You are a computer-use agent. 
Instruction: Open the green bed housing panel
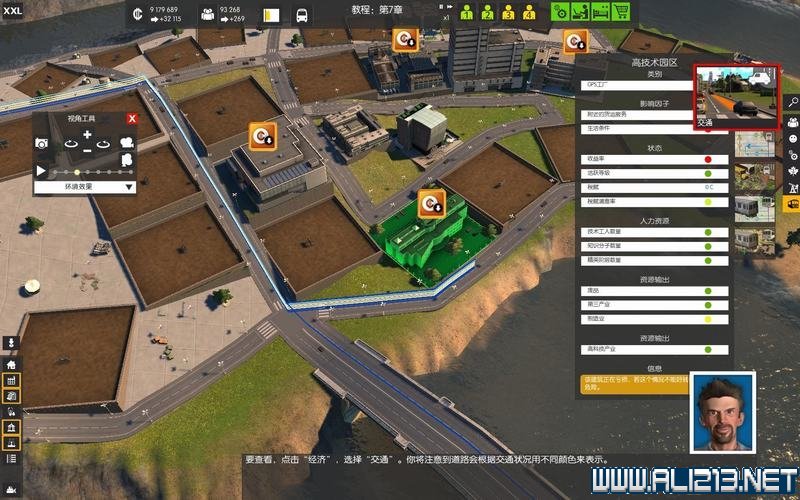(600, 12)
